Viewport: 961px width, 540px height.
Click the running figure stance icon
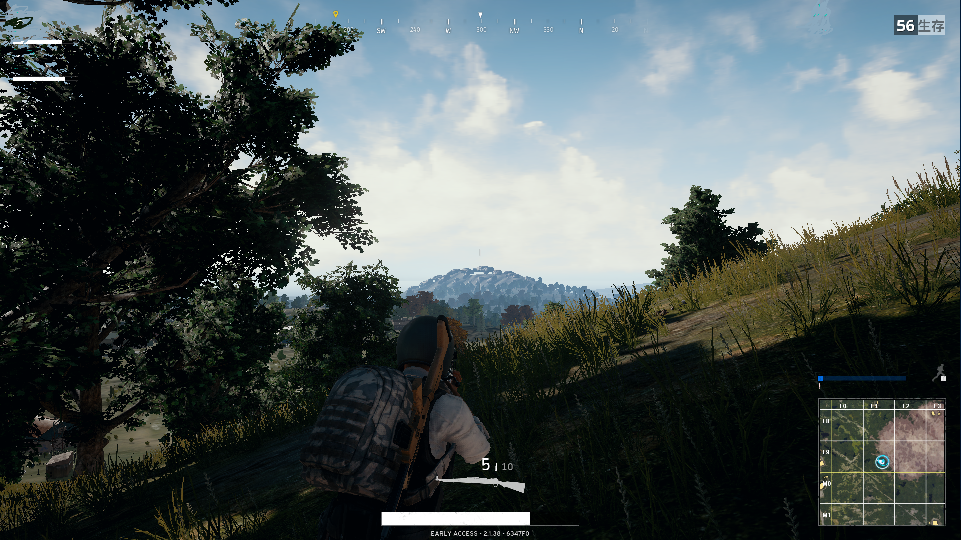(x=938, y=373)
